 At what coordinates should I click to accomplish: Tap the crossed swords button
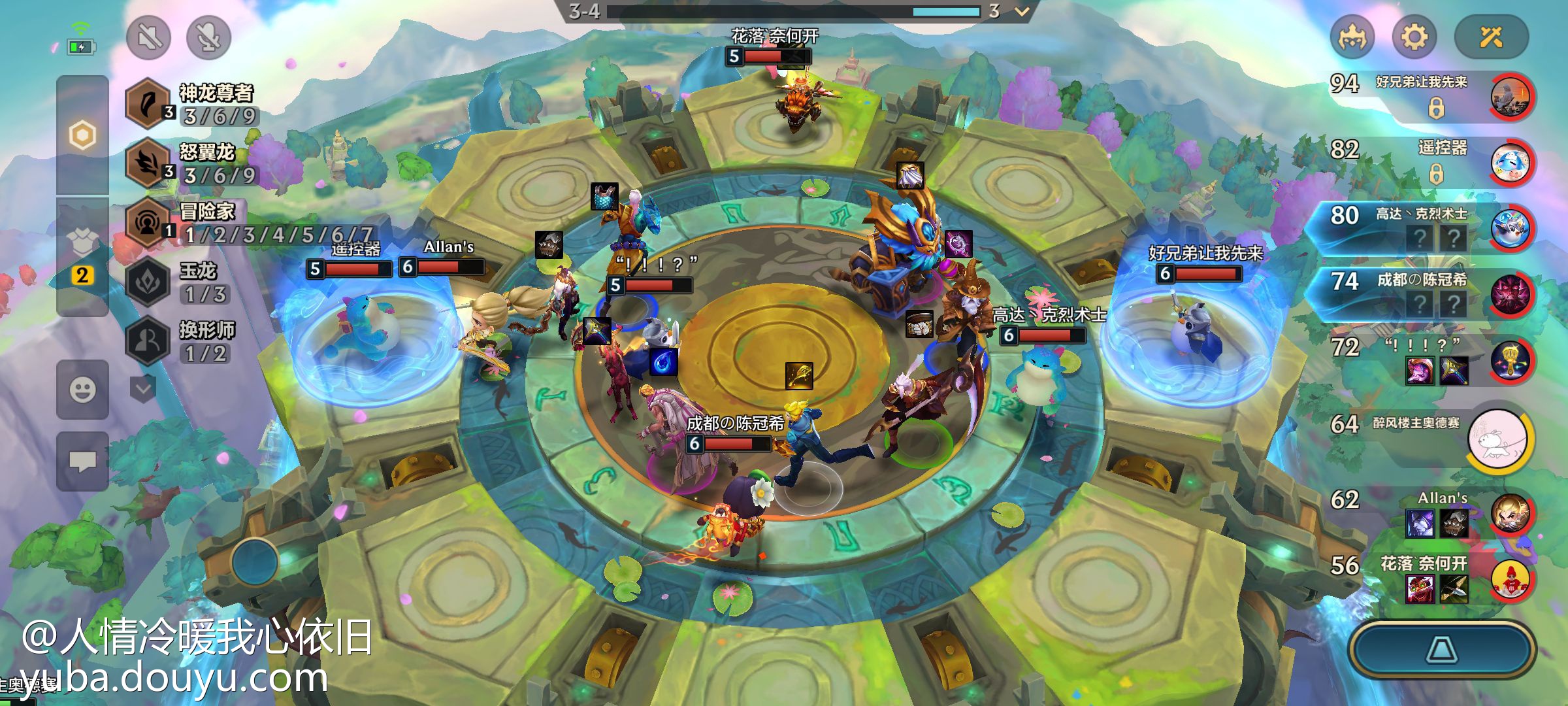[x=1491, y=37]
